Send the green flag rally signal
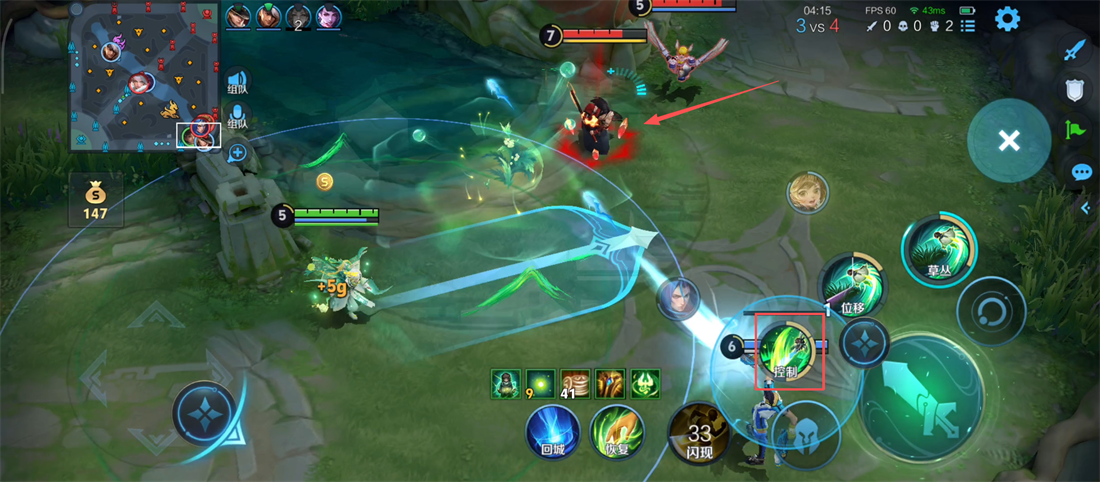 pos(1075,130)
